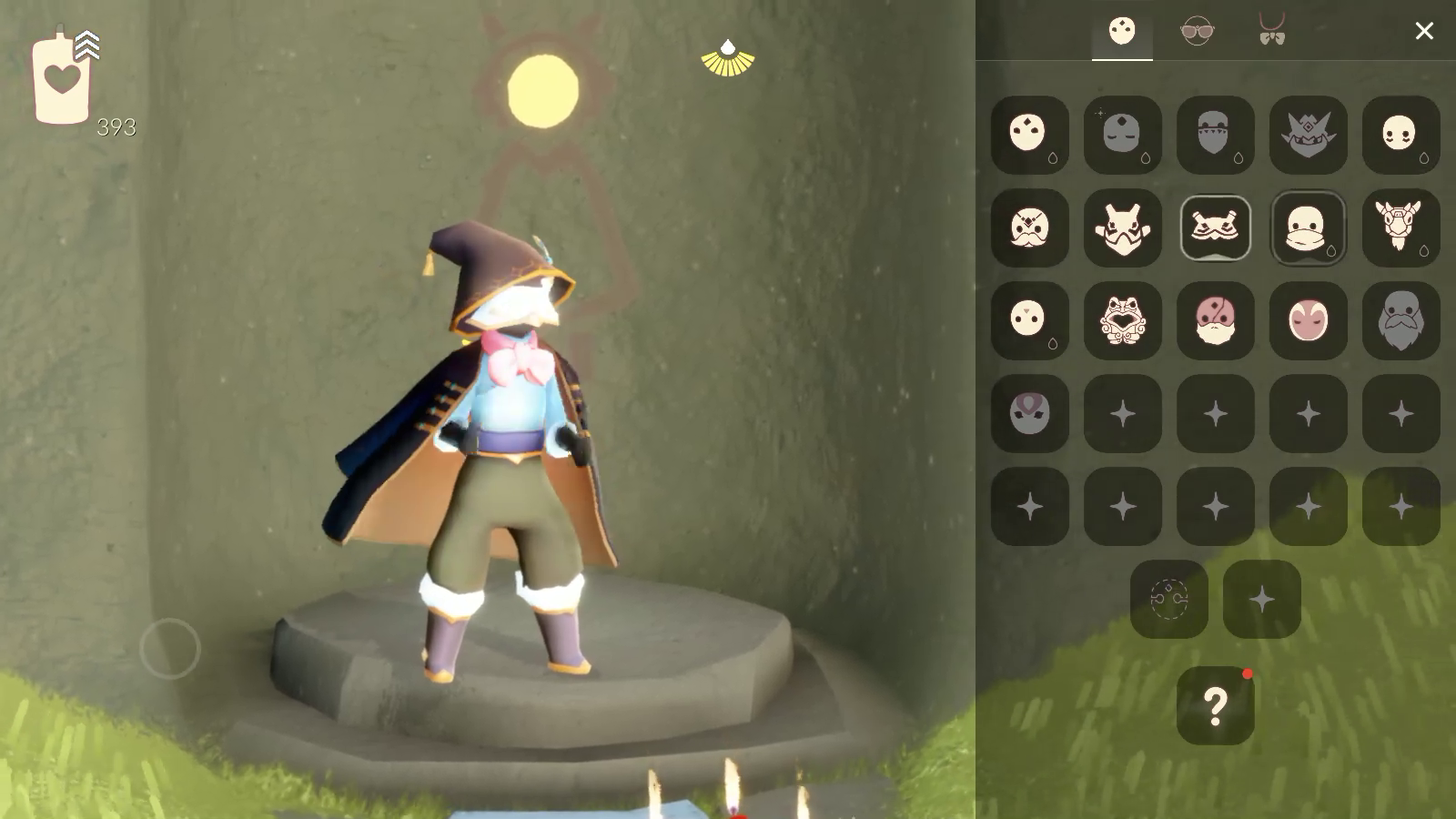
Task: Select the grey mask with pink heart crest
Action: [x=1029, y=413]
